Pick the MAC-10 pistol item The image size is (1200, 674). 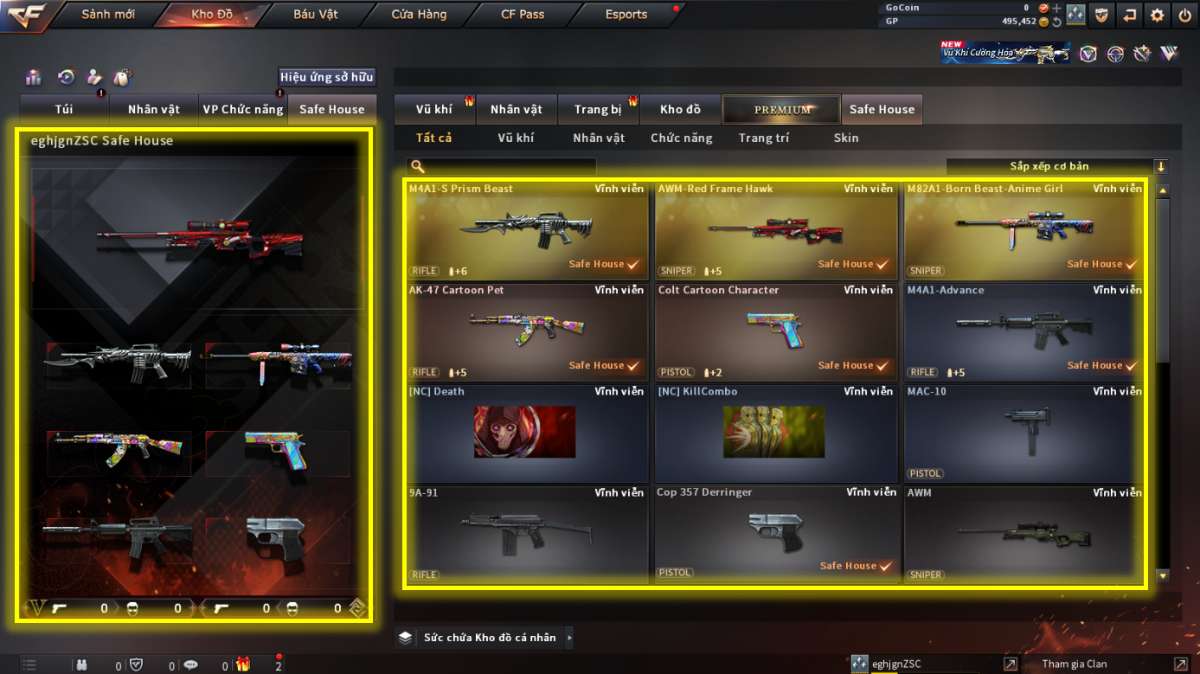pyautogui.click(x=1025, y=432)
